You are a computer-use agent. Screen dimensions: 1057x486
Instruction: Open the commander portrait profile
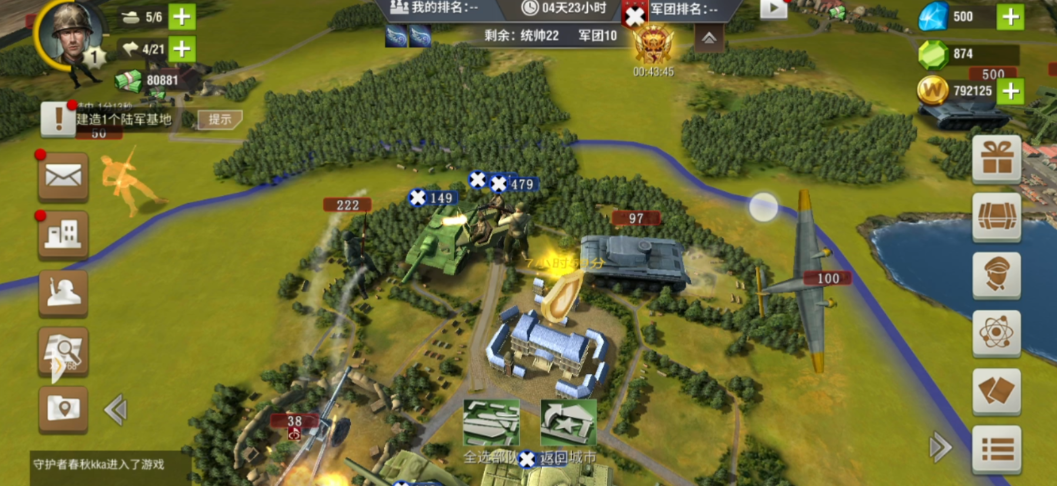71,36
